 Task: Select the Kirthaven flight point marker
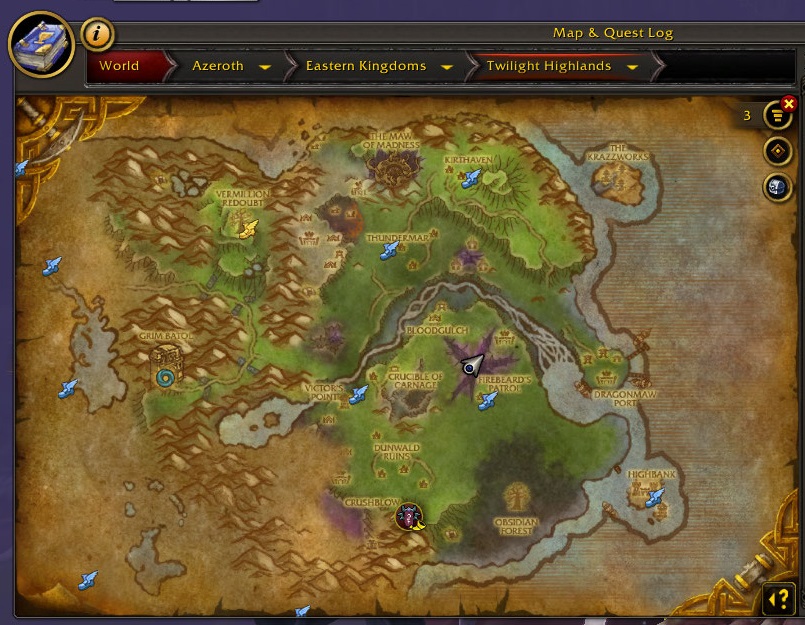pyautogui.click(x=471, y=178)
